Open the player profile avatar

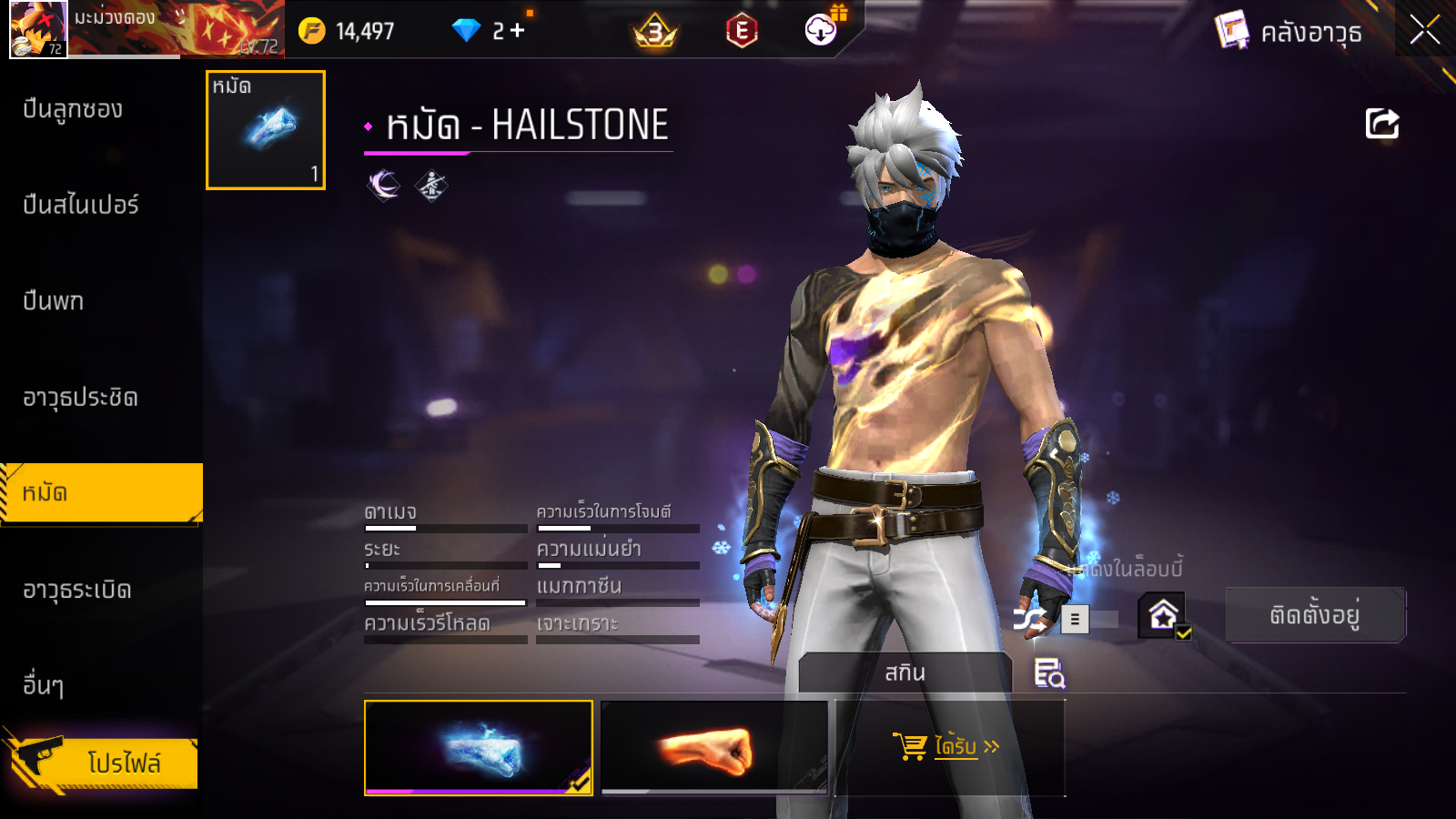pyautogui.click(x=37, y=29)
